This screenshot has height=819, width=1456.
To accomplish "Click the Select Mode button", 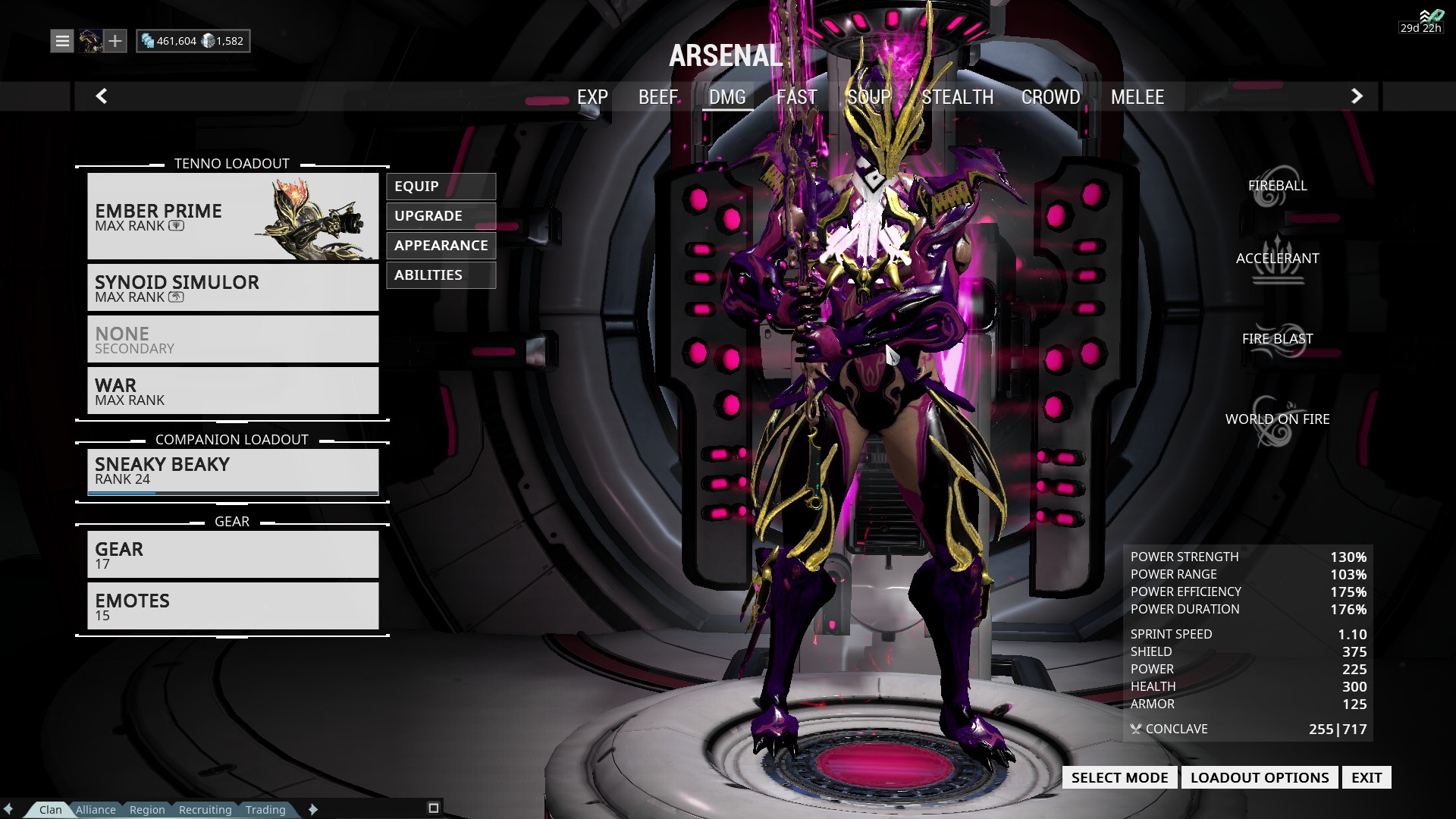I will pyautogui.click(x=1119, y=777).
